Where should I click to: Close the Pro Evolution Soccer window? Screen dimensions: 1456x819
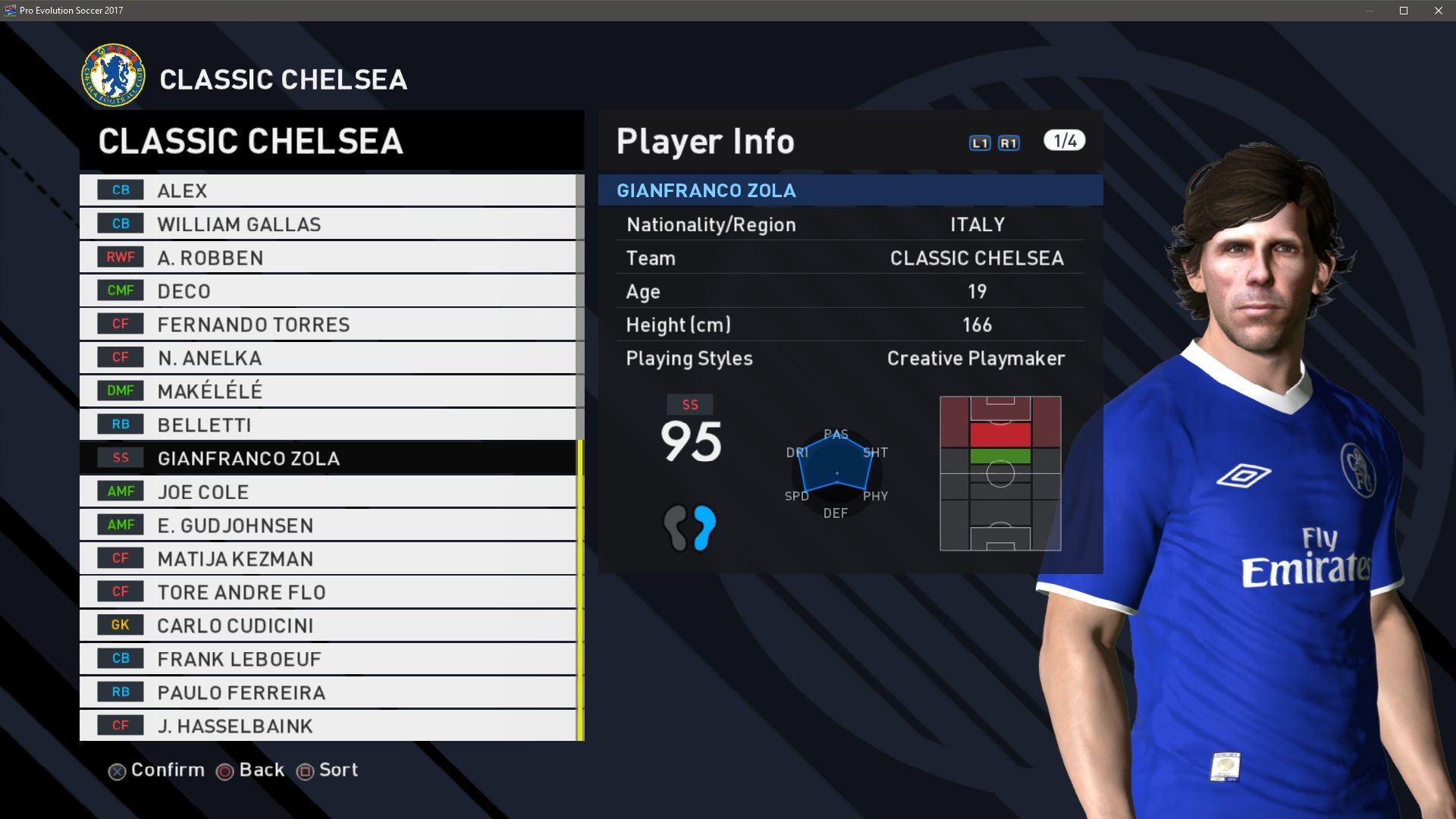(x=1439, y=11)
